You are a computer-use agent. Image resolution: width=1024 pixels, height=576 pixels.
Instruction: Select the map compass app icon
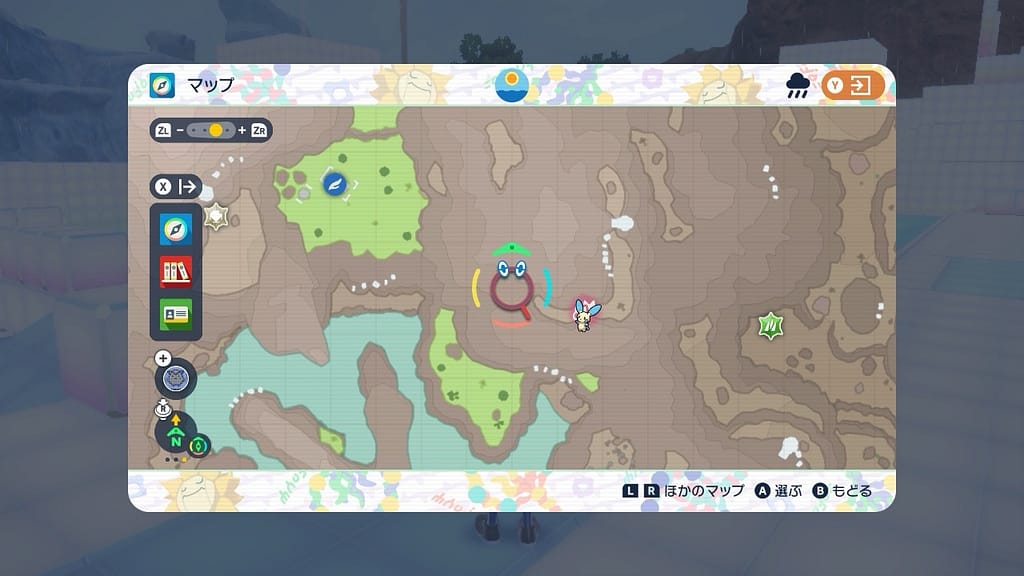coord(176,230)
